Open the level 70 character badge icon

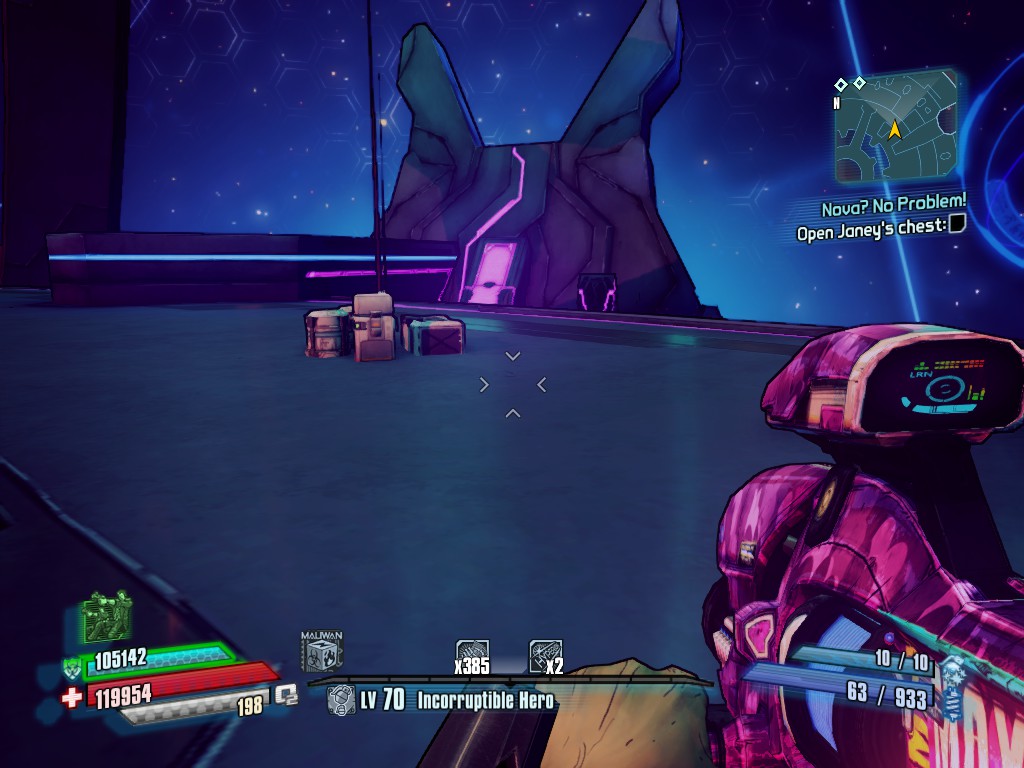(341, 699)
